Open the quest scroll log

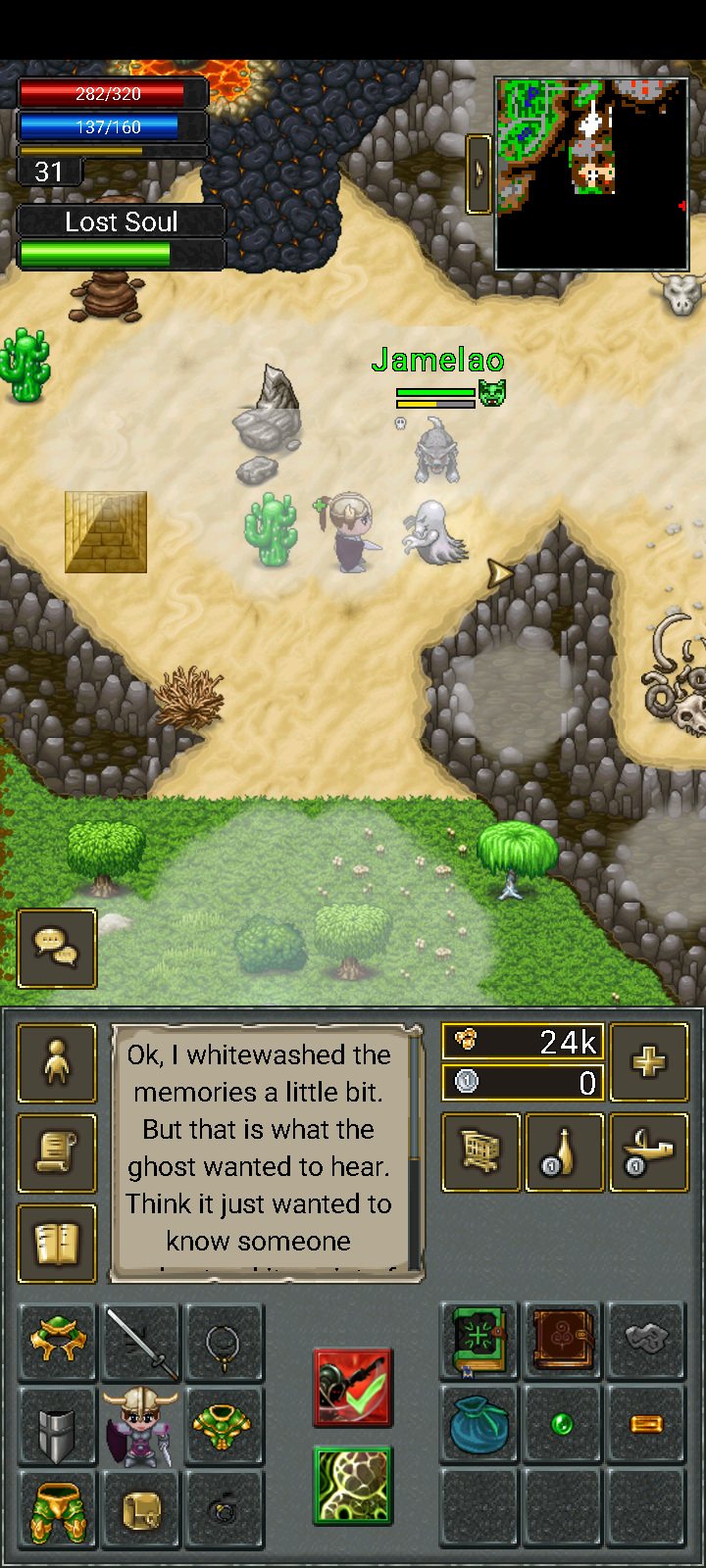57,1153
